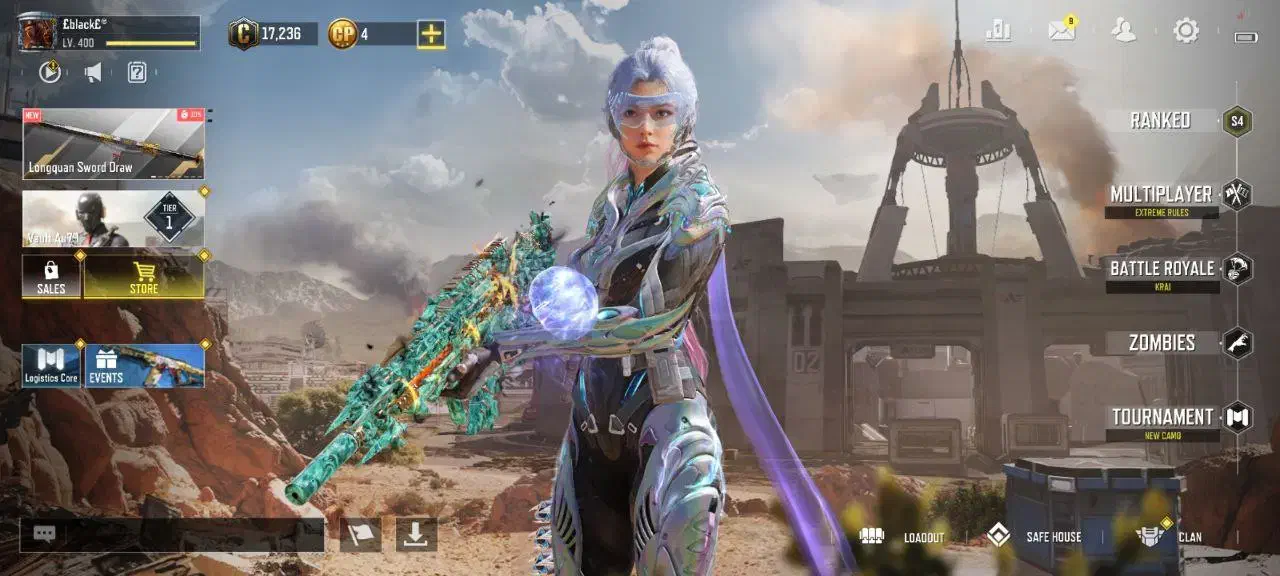Image resolution: width=1280 pixels, height=576 pixels.
Task: Open the £black£ player profile
Action: pyautogui.click(x=40, y=33)
